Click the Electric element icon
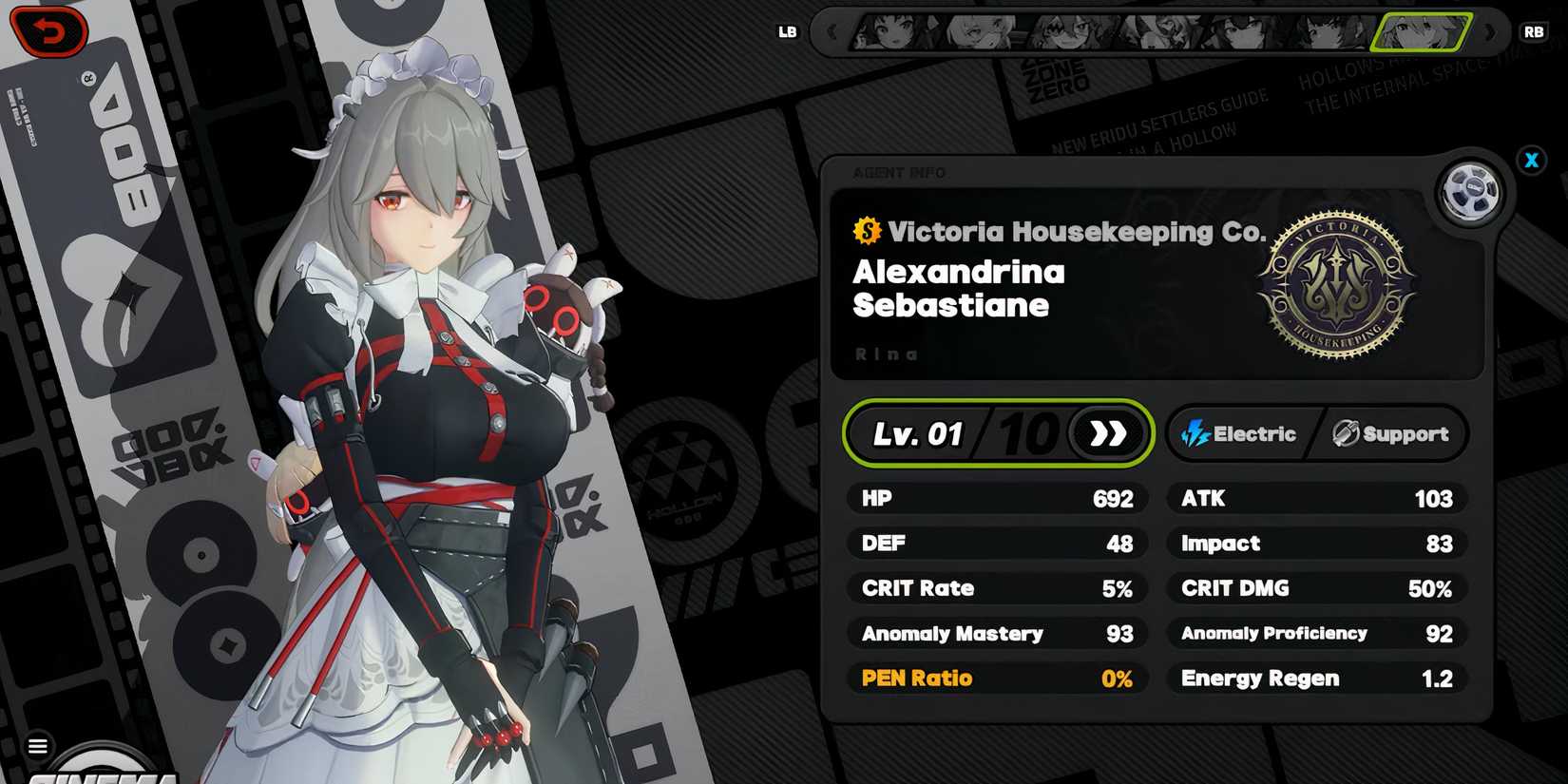Viewport: 1568px width, 784px height. (1194, 433)
